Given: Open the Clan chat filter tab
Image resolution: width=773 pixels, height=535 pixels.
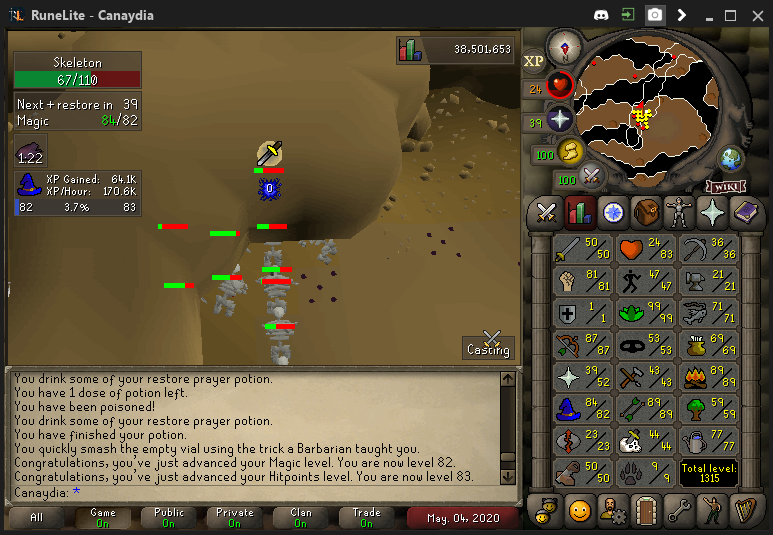Looking at the screenshot, I should (x=301, y=518).
